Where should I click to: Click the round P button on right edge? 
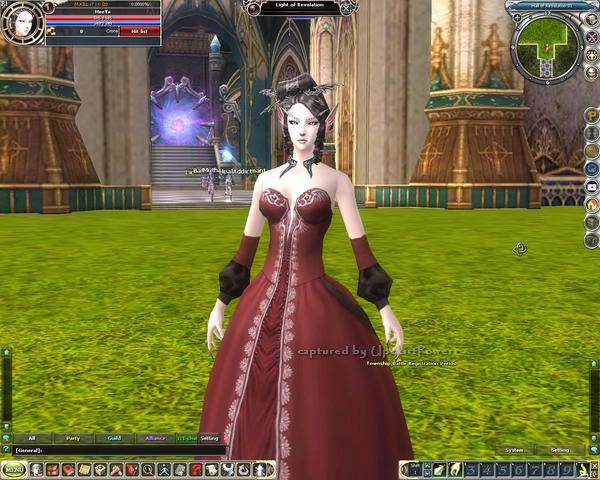[x=591, y=115]
